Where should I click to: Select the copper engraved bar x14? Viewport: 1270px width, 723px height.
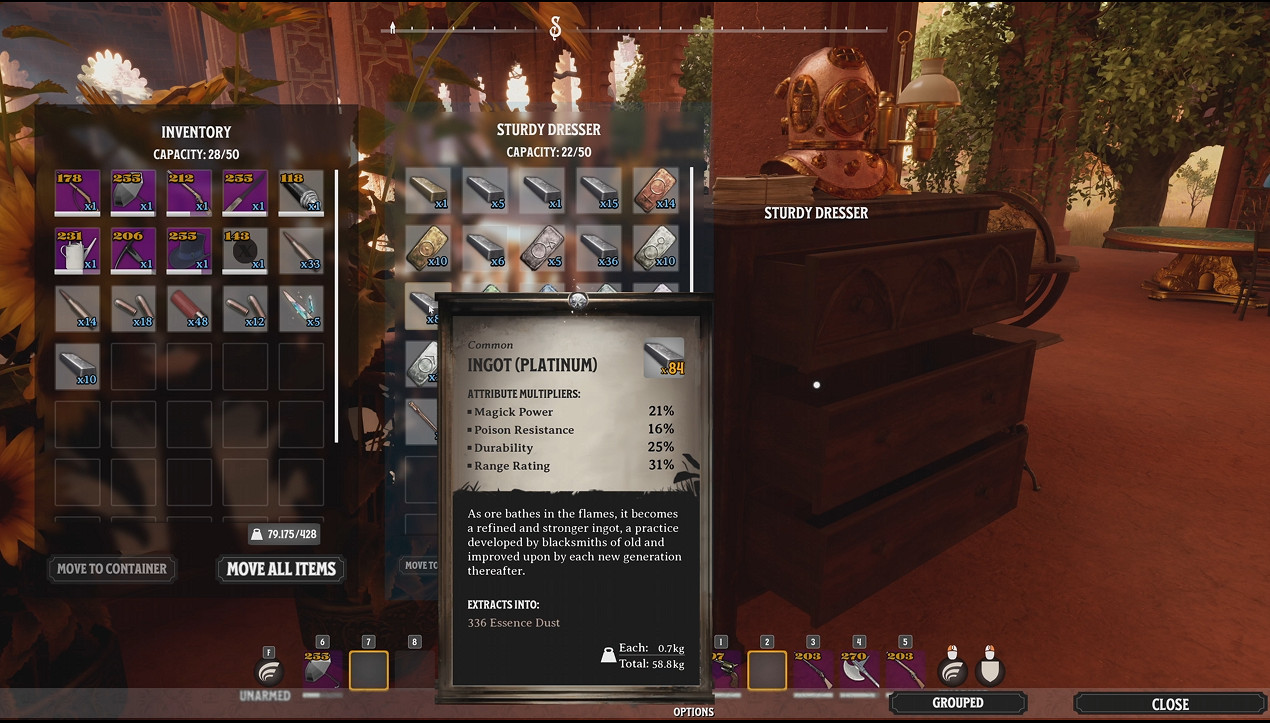655,190
